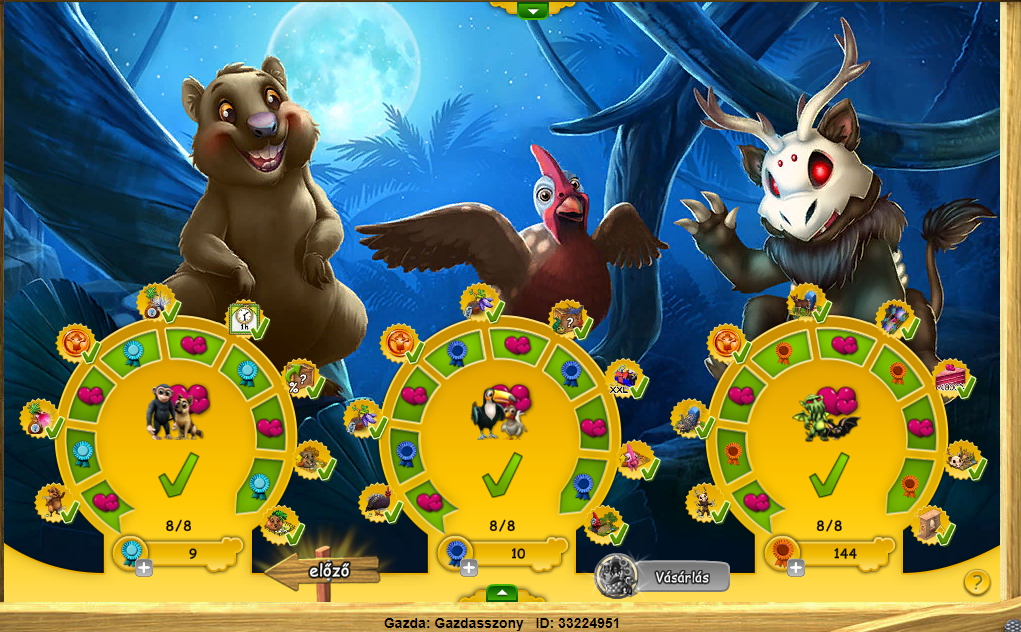
Task: Click the gravestone reward badge
Action: [688, 420]
